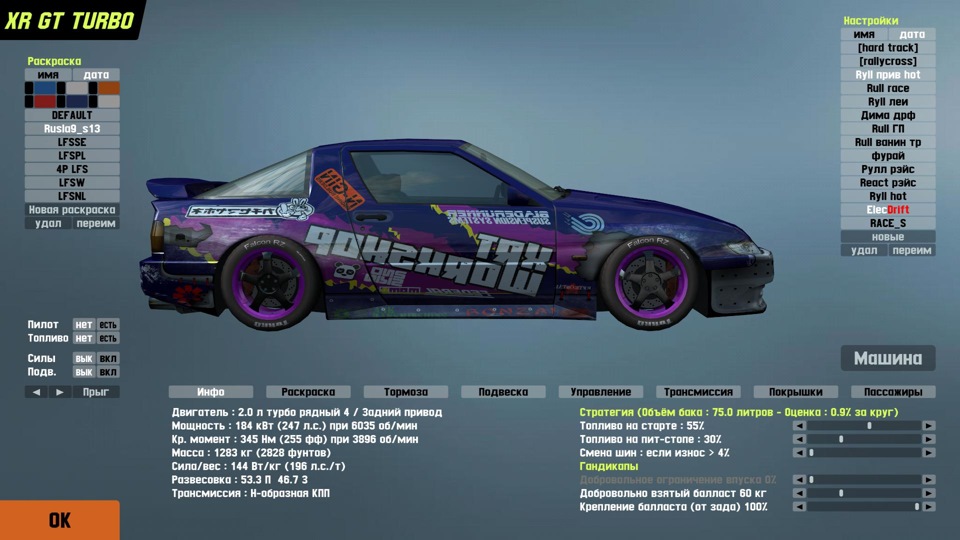Image resolution: width=960 pixels, height=540 pixels.
Task: Switch to the Тормоза tab
Action: 405,392
